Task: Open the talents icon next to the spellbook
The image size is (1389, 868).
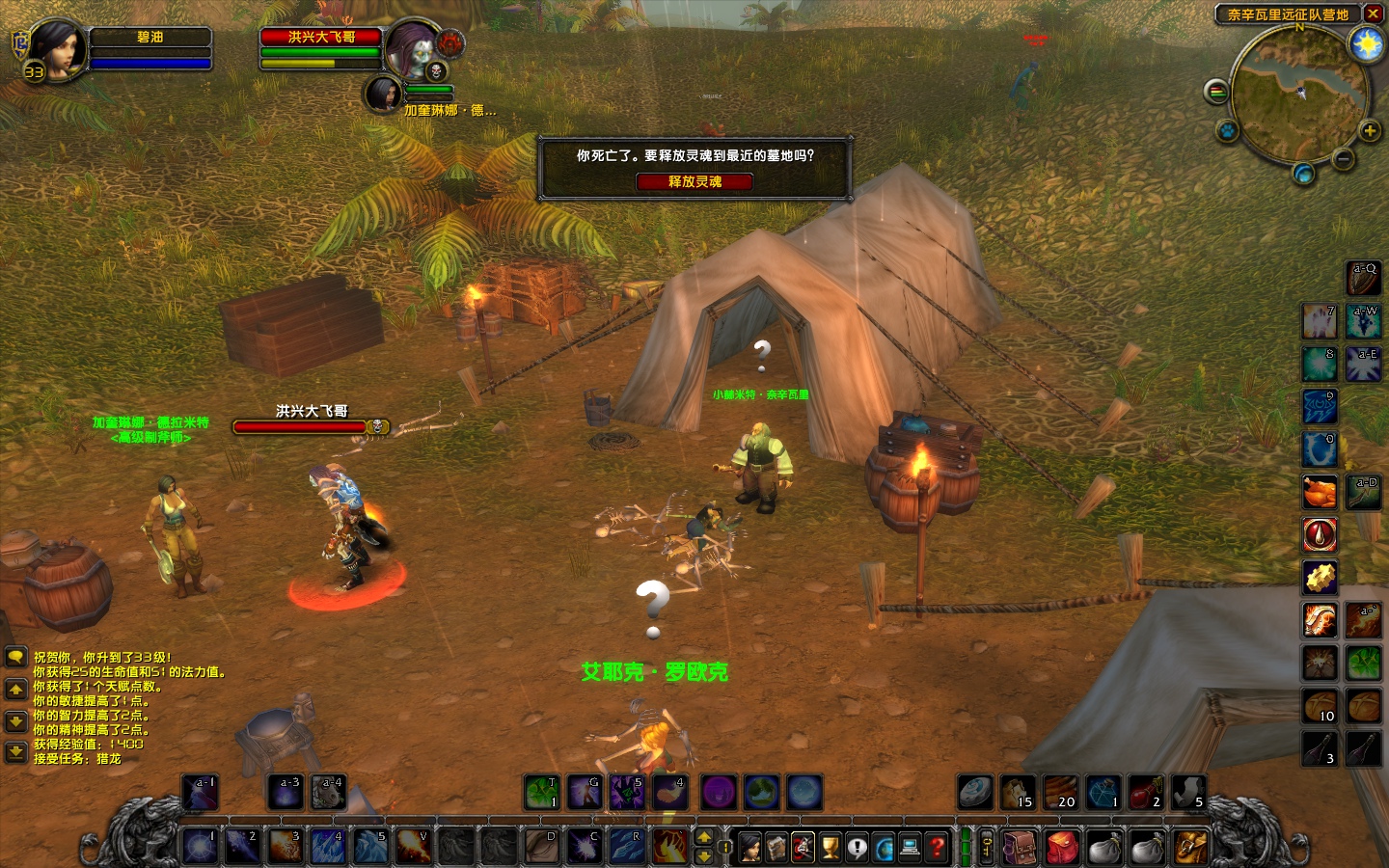Action: click(803, 846)
